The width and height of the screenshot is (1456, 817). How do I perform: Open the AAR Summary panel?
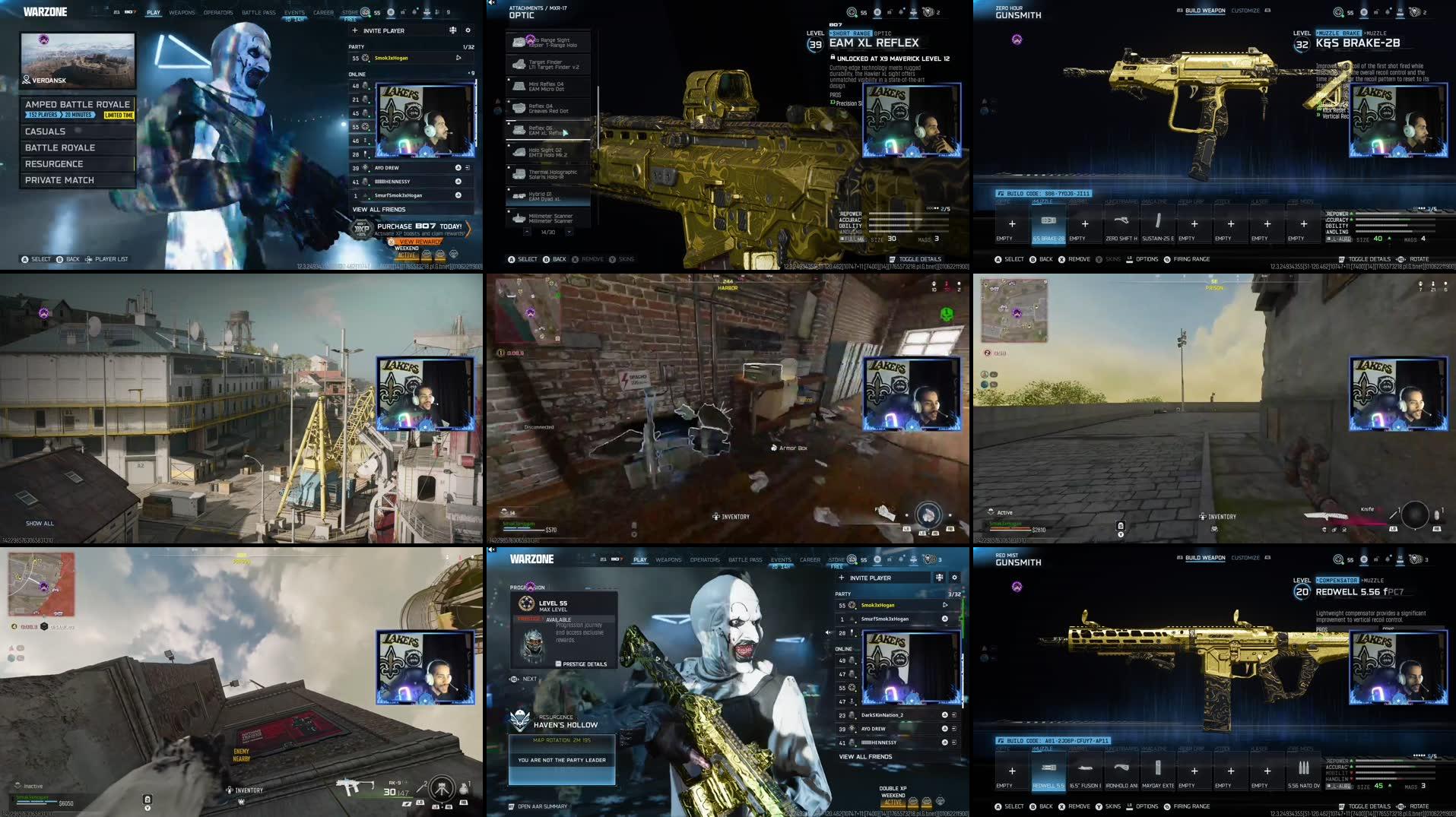pos(541,806)
